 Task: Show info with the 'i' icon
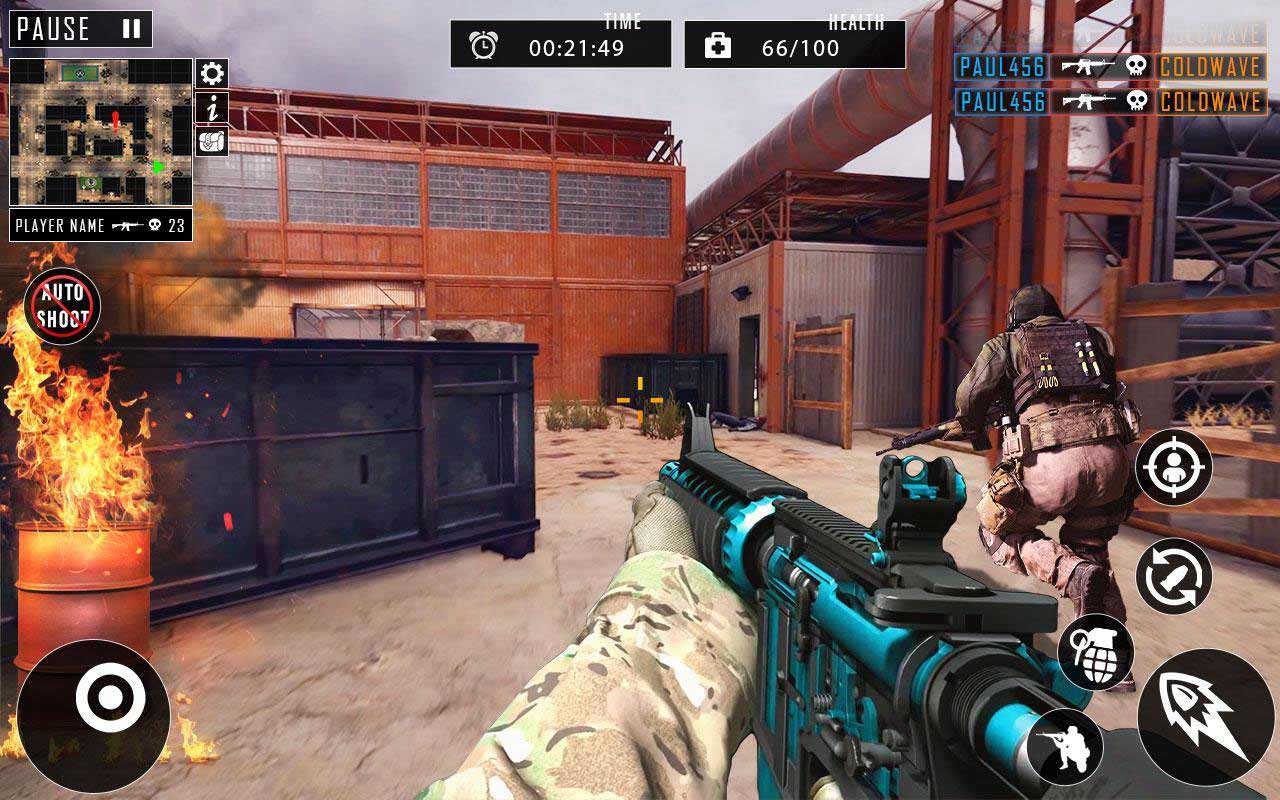click(211, 107)
